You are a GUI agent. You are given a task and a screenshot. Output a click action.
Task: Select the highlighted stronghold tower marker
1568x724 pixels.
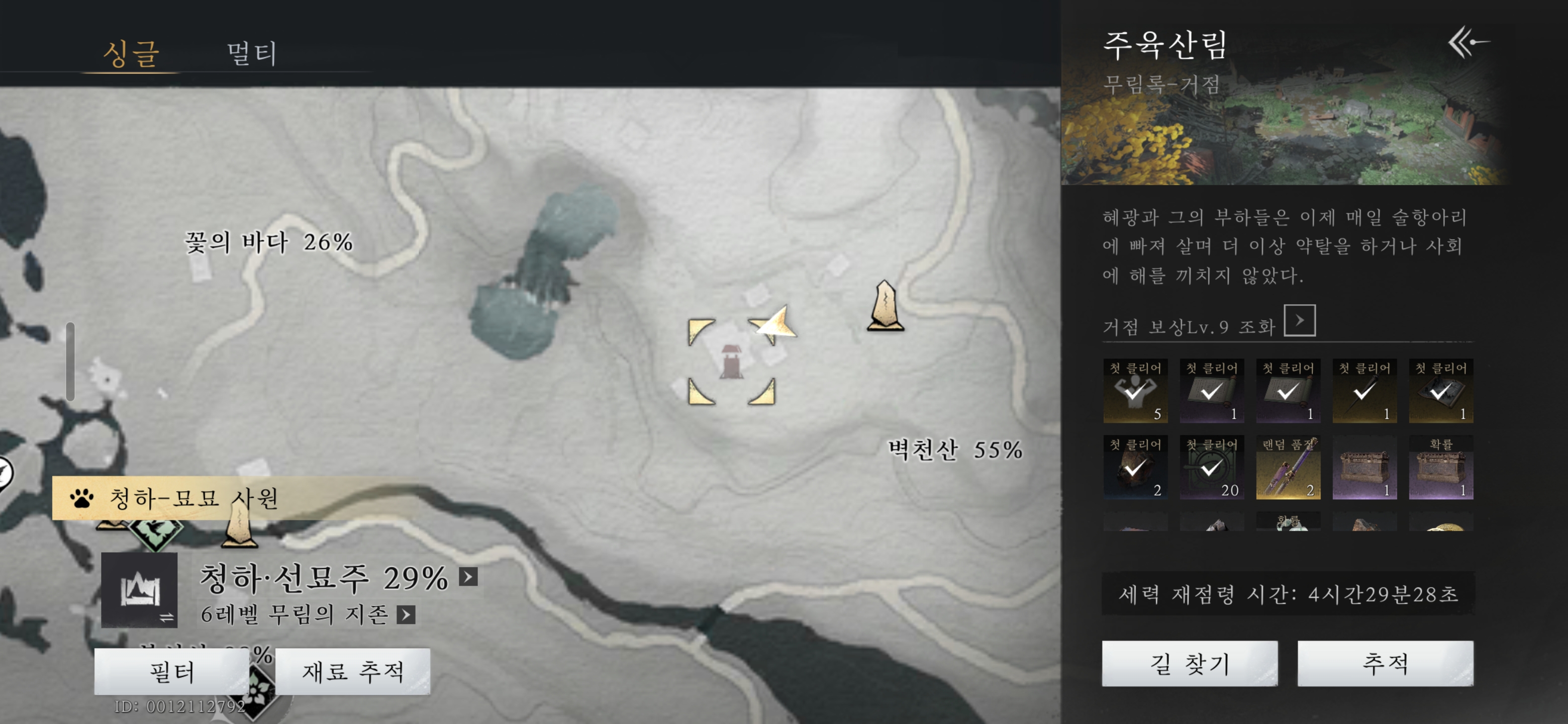point(731,361)
